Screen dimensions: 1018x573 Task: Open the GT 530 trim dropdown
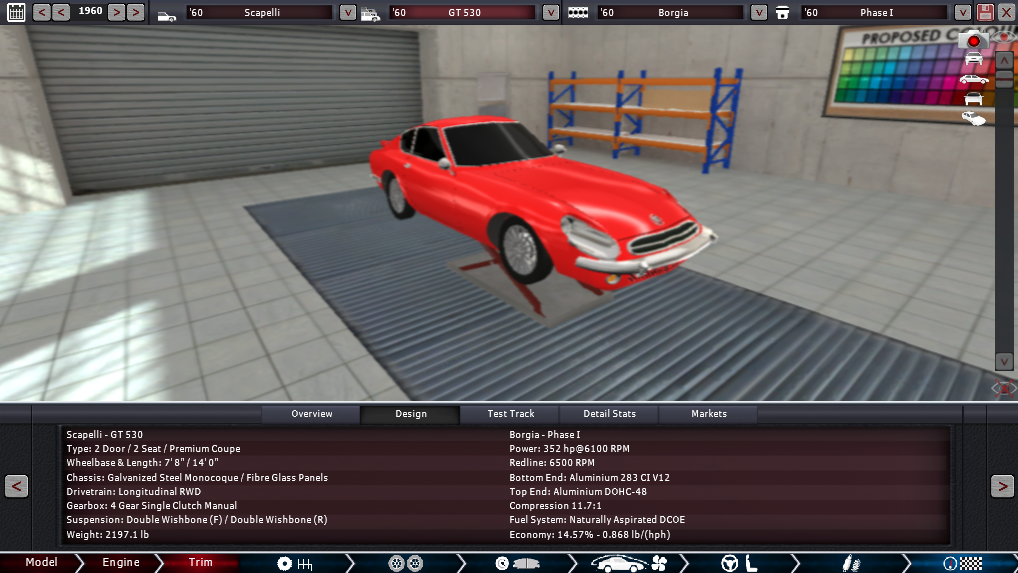tap(551, 13)
